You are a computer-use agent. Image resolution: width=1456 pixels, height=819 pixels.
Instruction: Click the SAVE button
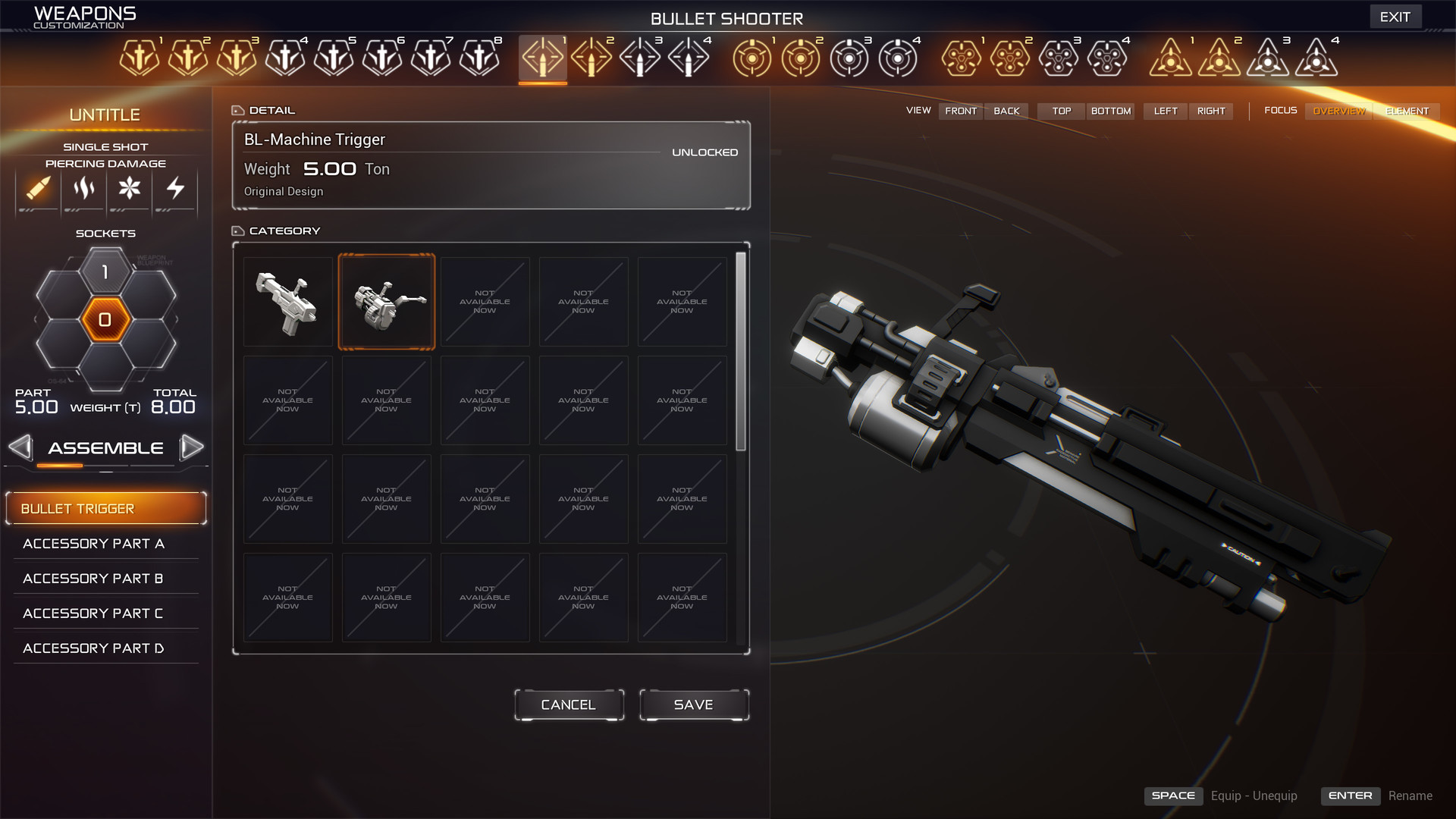[x=693, y=704]
